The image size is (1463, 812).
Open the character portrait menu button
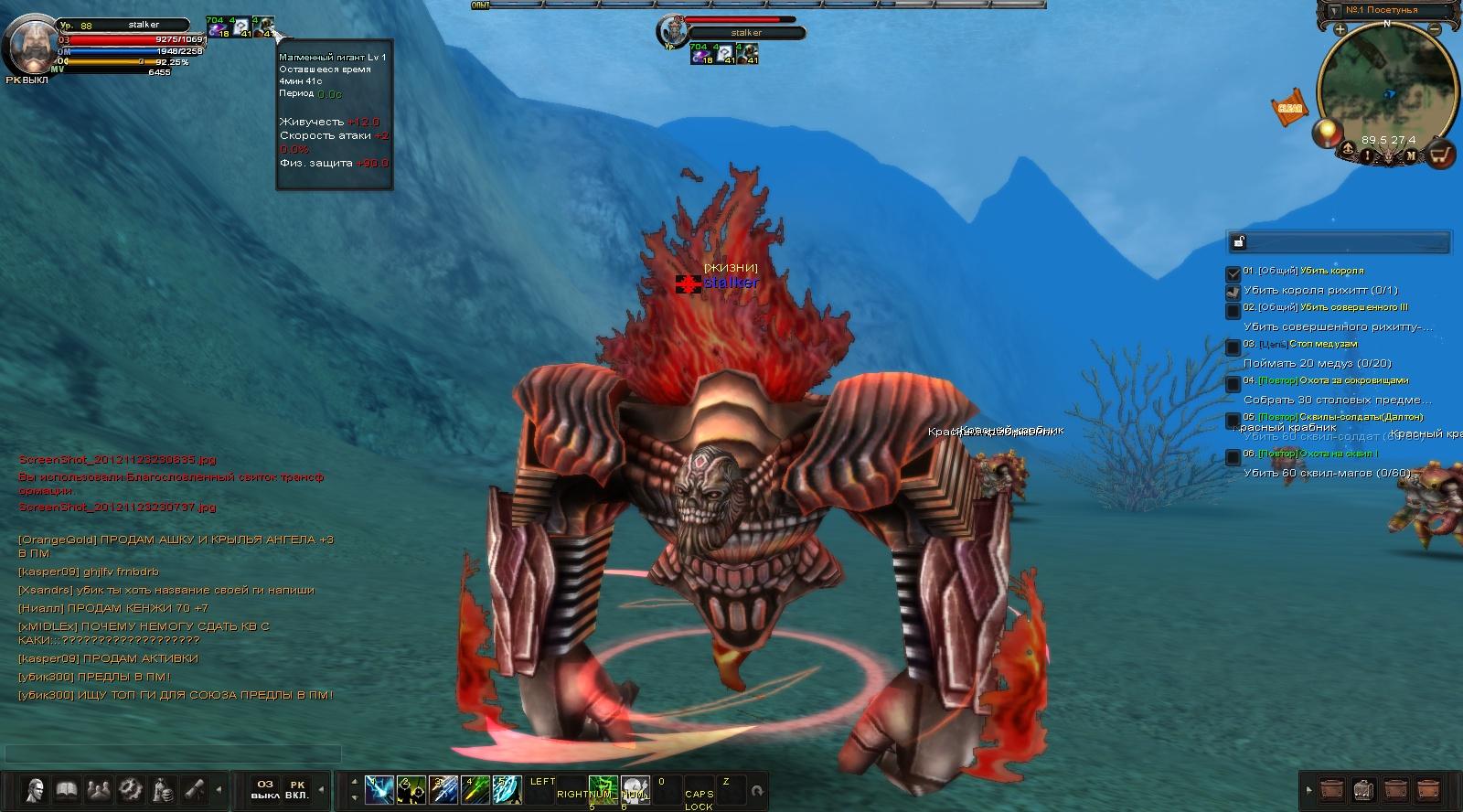36,789
